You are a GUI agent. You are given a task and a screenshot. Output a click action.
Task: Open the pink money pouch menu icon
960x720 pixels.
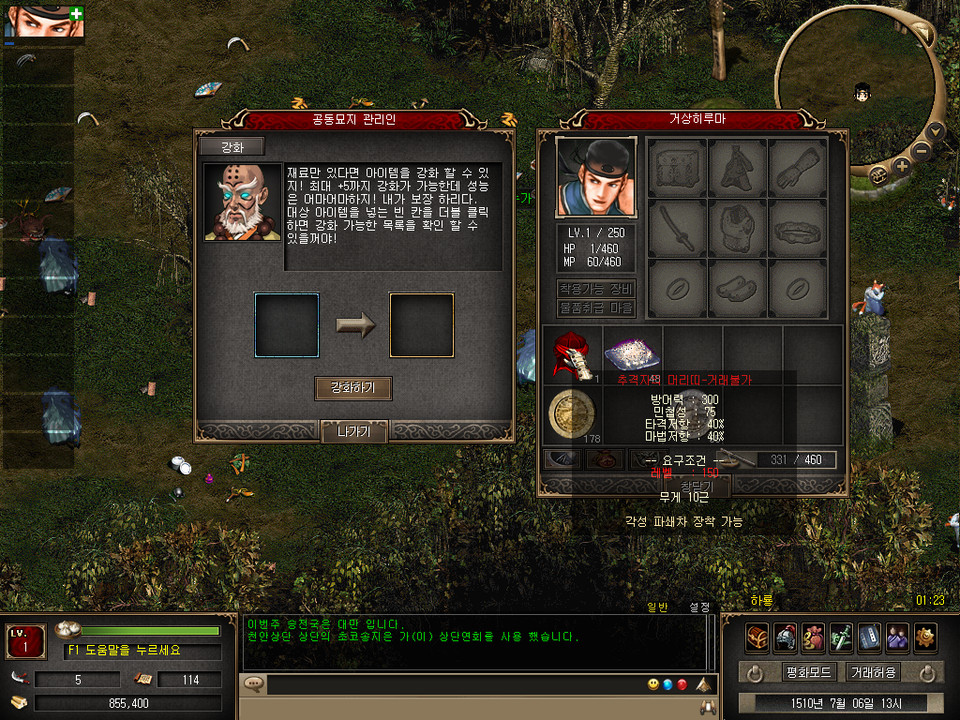(x=813, y=637)
